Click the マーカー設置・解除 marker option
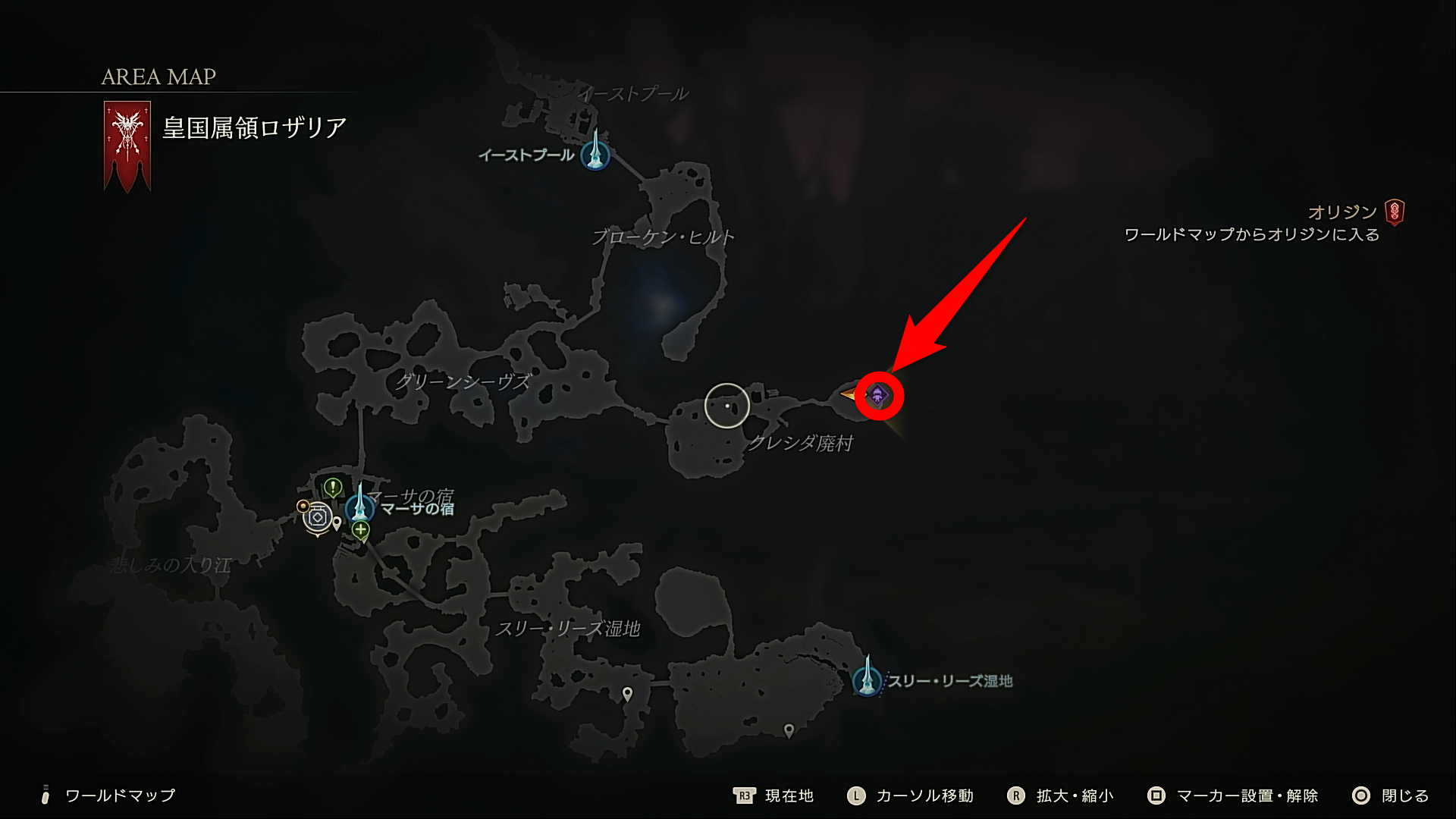 tap(1233, 795)
